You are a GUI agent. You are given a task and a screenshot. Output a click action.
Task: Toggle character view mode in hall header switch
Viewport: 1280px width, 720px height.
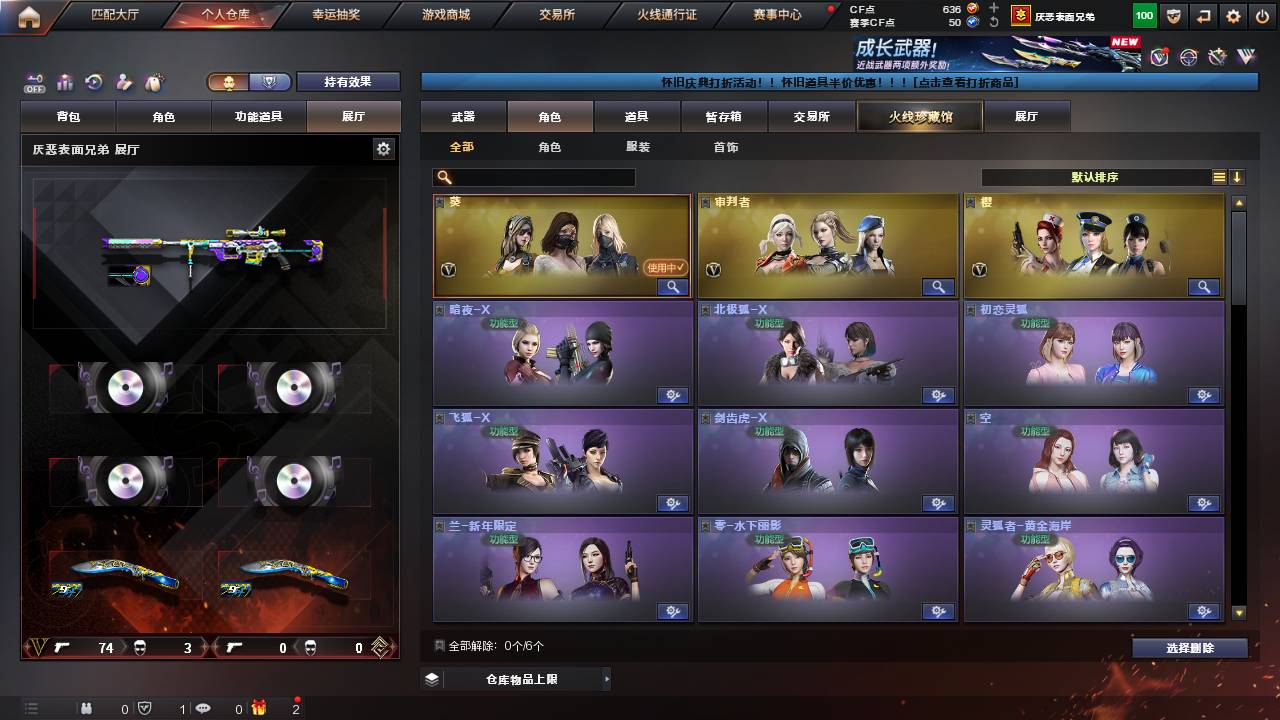click(x=229, y=81)
